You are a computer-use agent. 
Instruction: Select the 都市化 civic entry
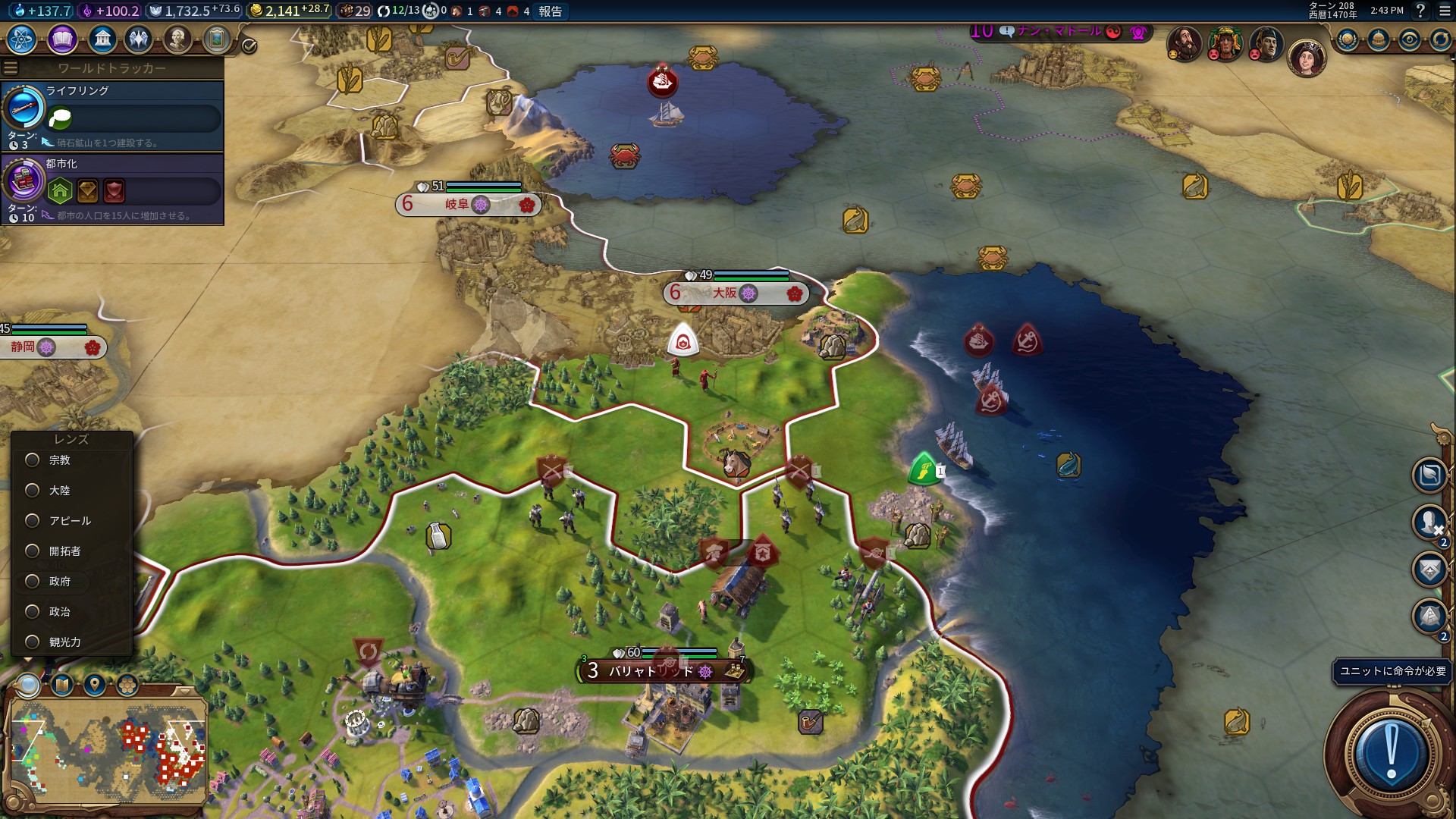(x=114, y=189)
